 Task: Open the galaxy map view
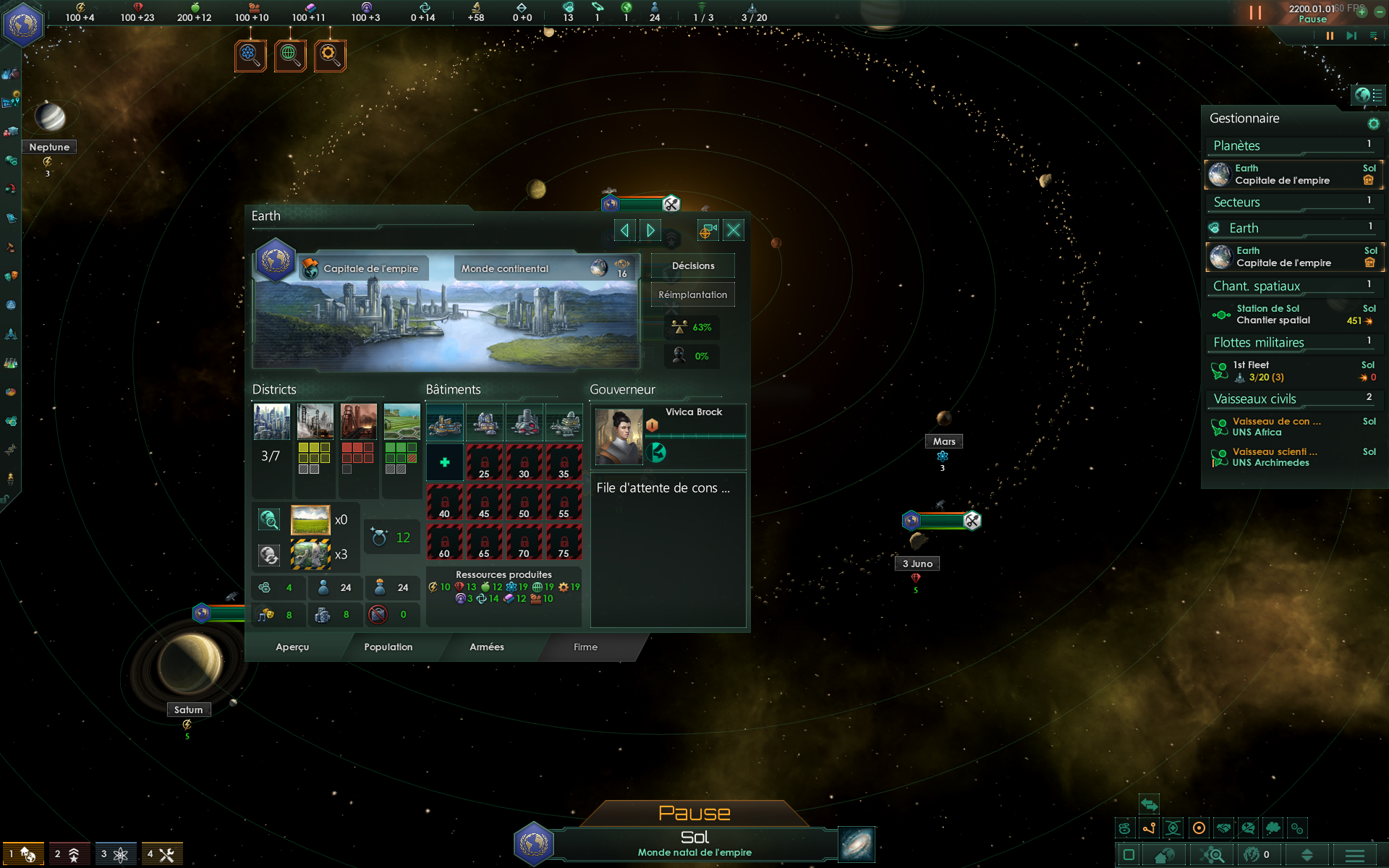(x=857, y=844)
